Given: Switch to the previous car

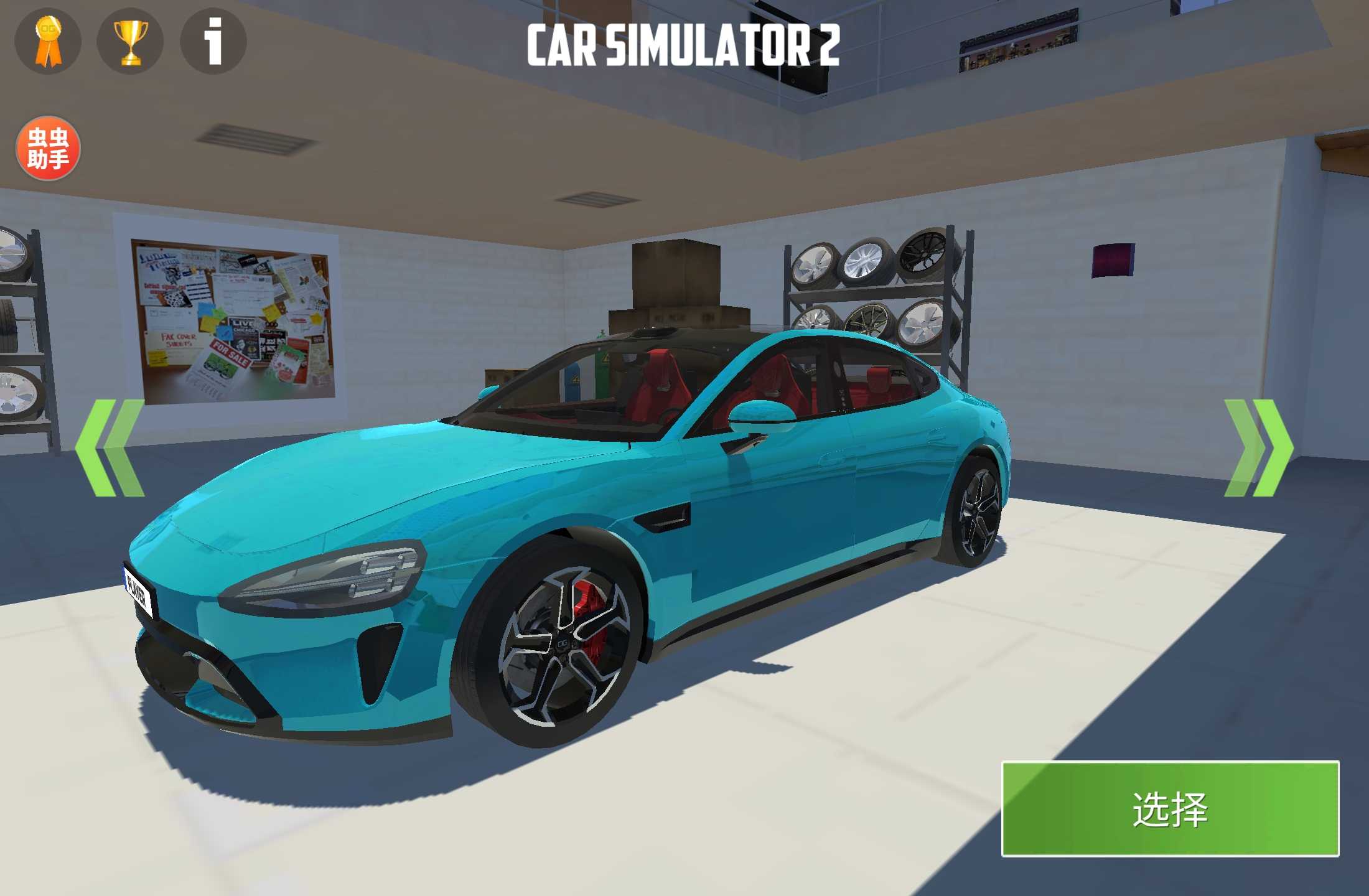Looking at the screenshot, I should click(x=110, y=448).
